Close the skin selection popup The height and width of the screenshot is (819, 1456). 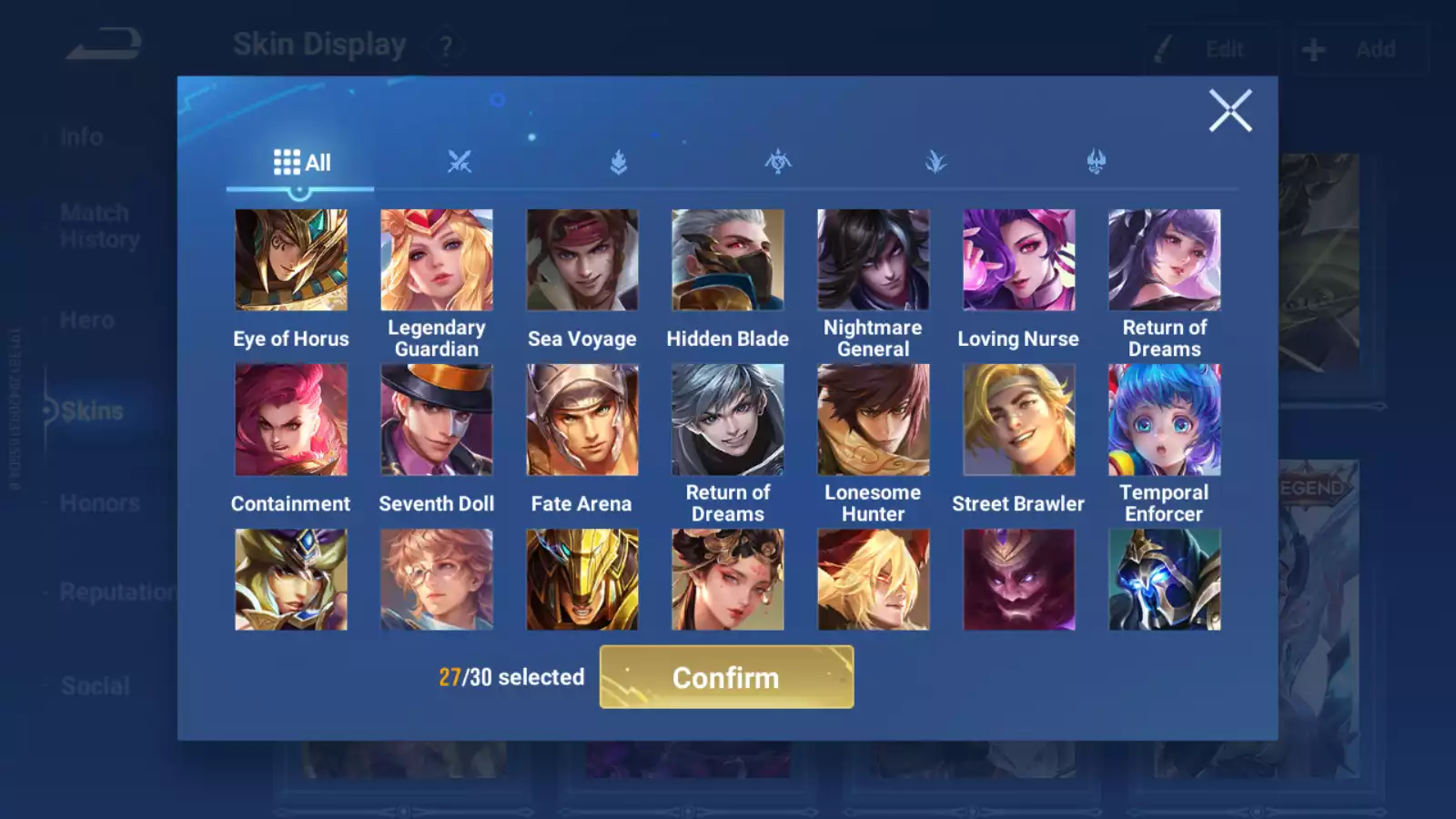coord(1229,111)
